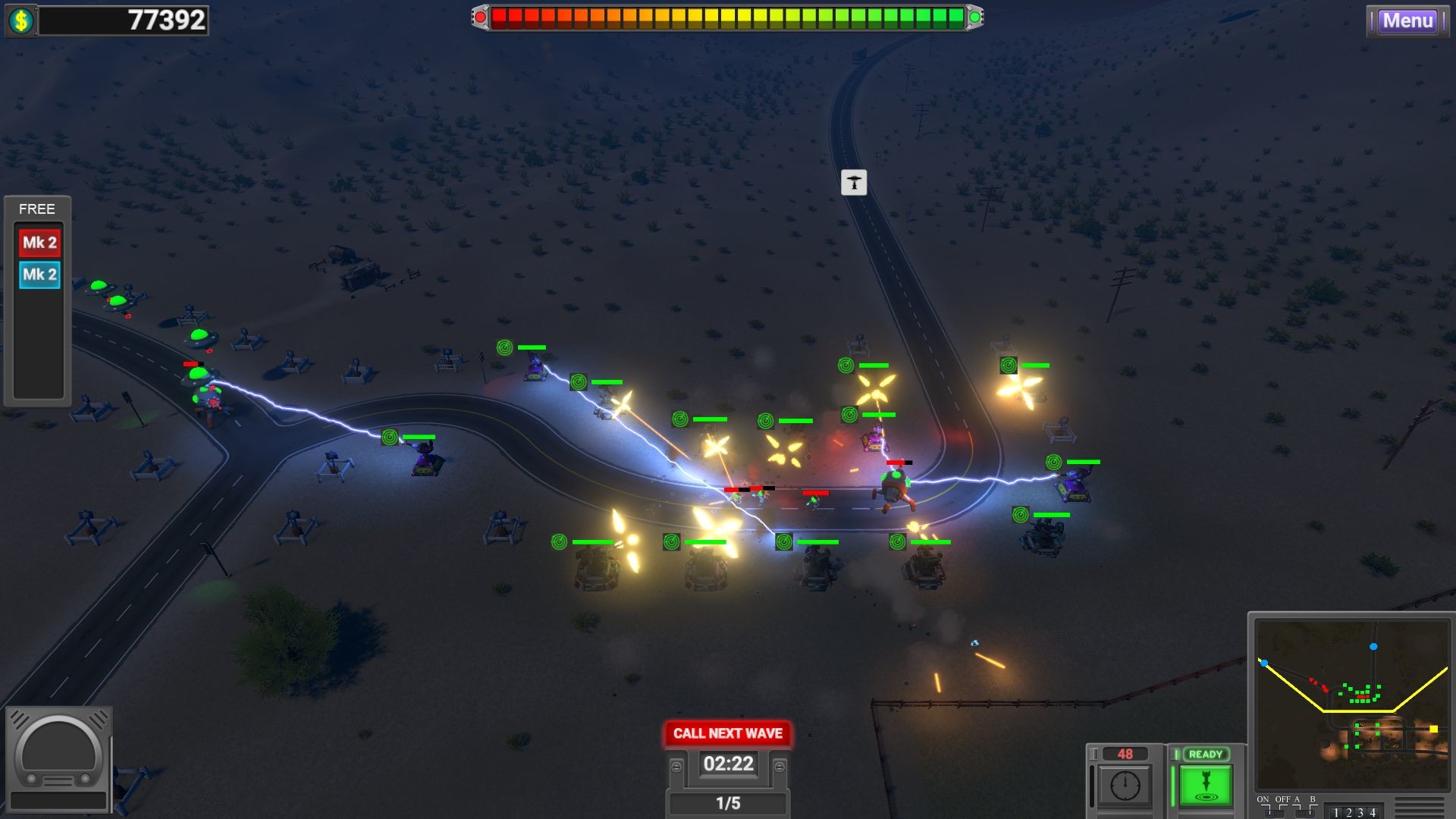Click the green circle at the right of the wave bar
Viewport: 1456px width, 819px height.
(x=976, y=15)
